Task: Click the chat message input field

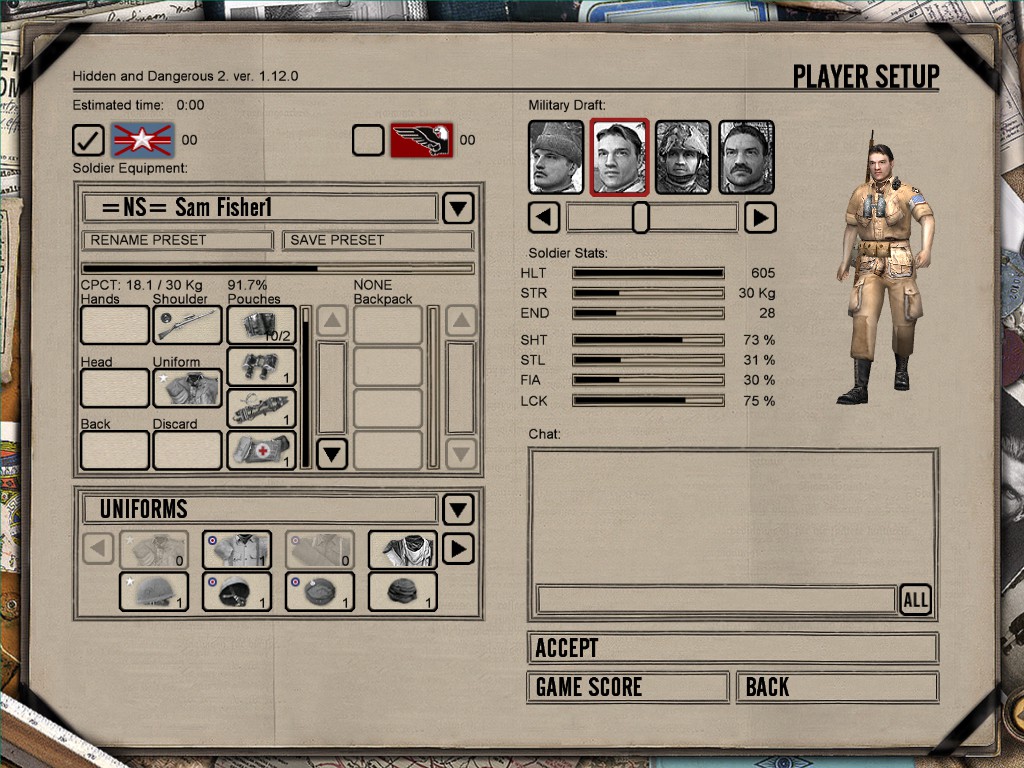Action: pyautogui.click(x=715, y=600)
